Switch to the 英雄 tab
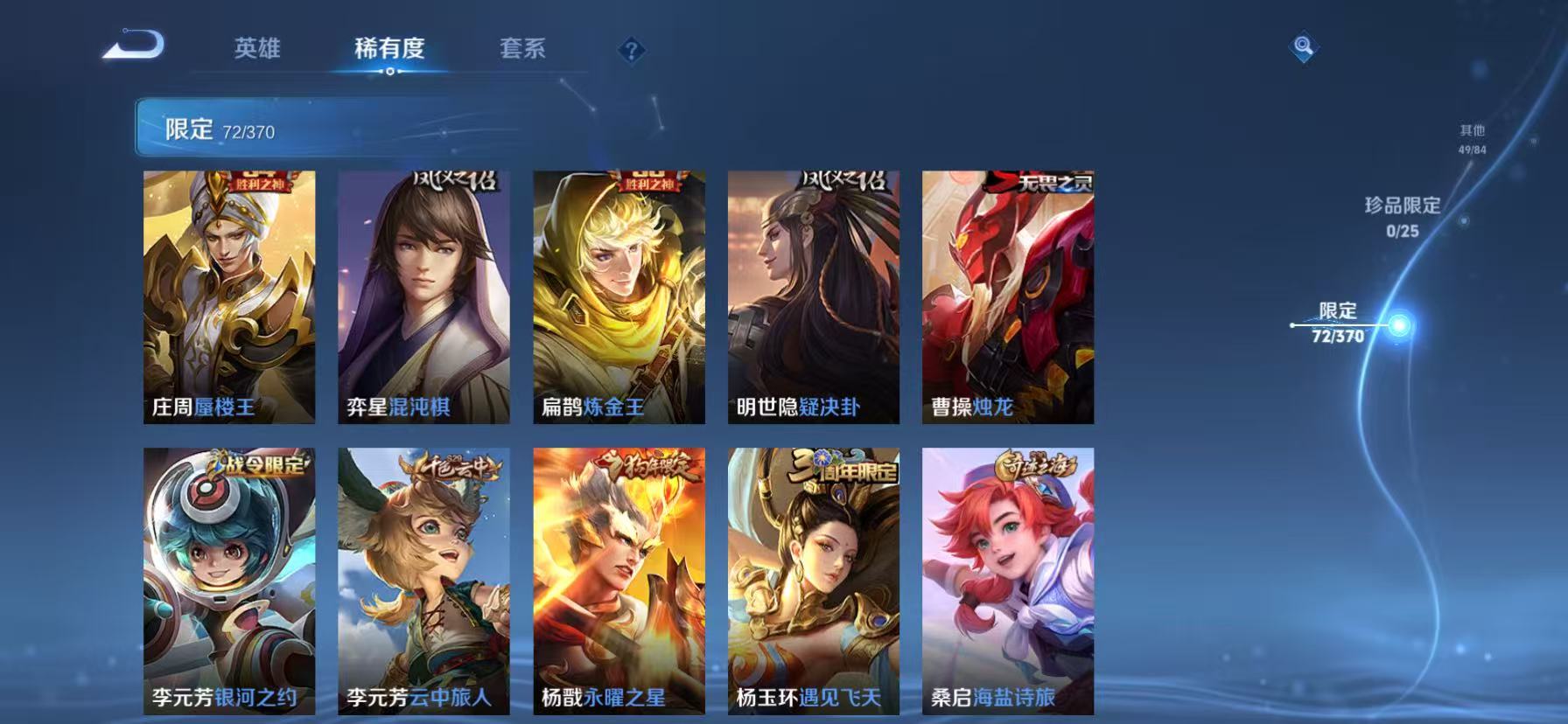Viewport: 1568px width, 724px height. (256, 50)
